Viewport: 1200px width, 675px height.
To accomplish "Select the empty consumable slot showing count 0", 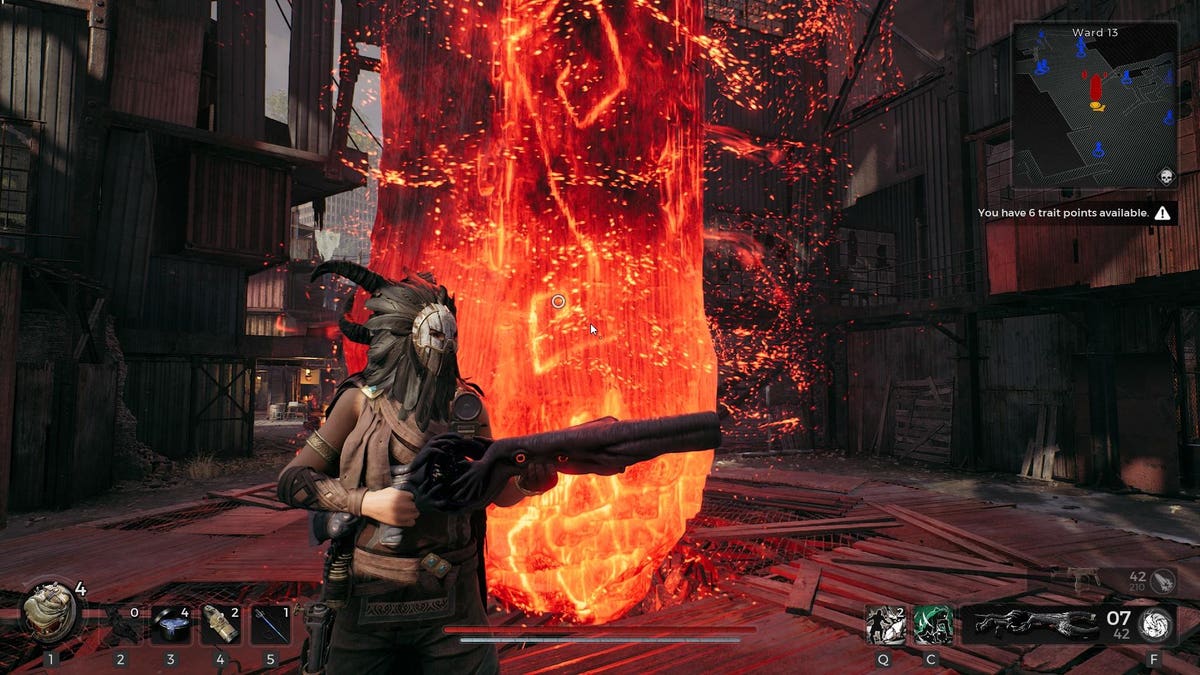I will pos(121,624).
